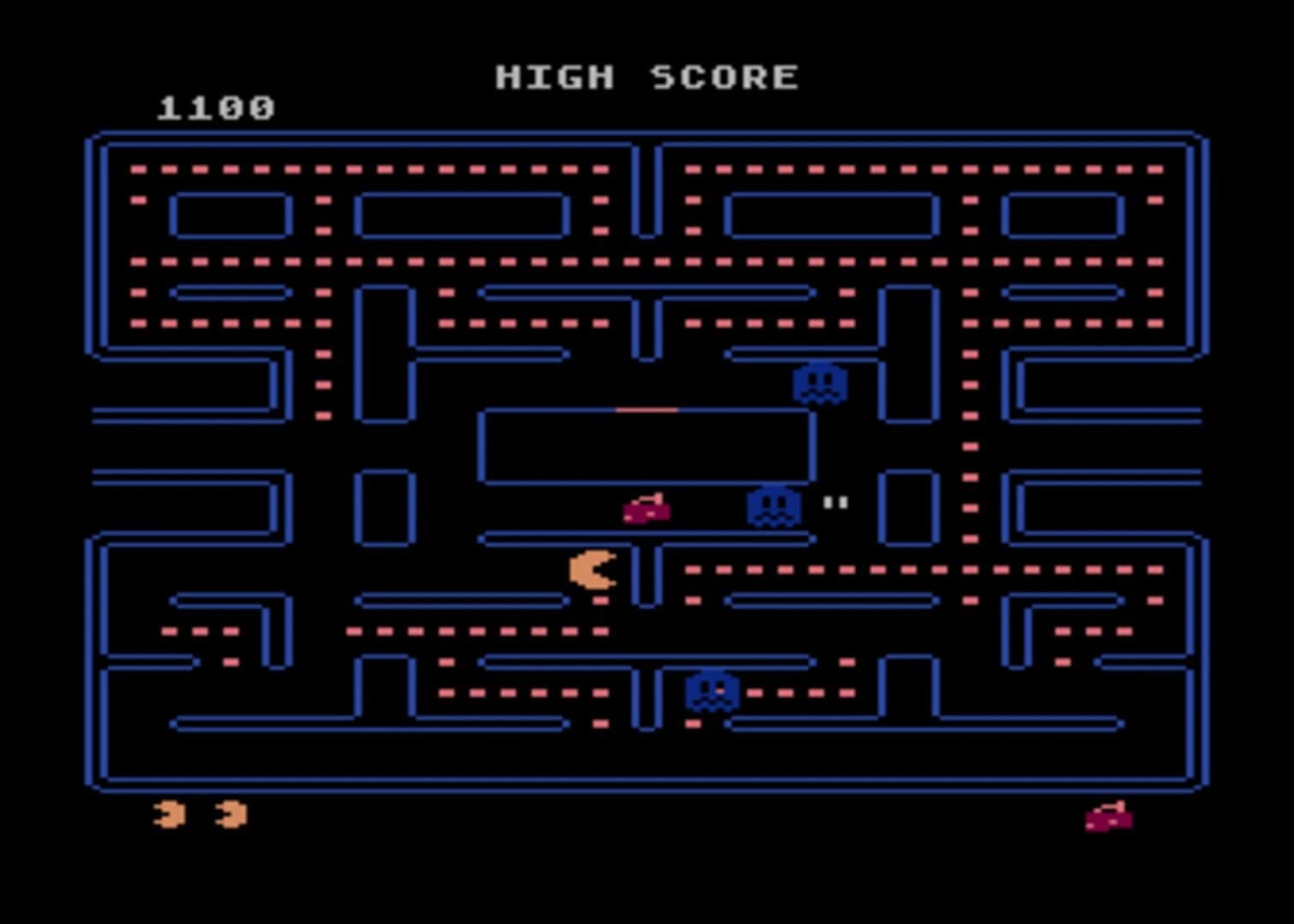Click the Pac-Man character in the maze center
This screenshot has width=1294, height=924.
pyautogui.click(x=594, y=572)
